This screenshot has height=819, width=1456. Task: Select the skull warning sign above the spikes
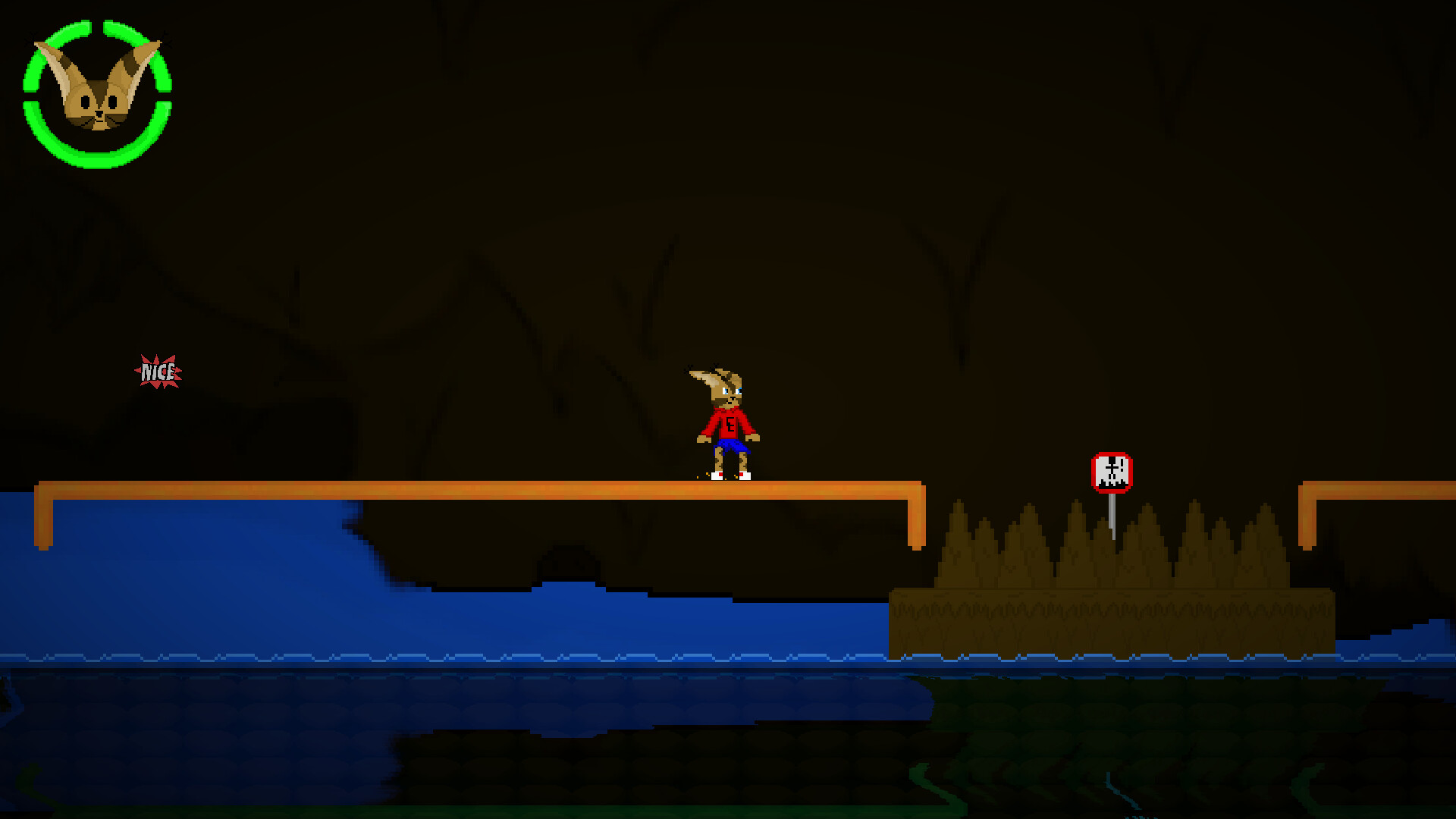[1111, 472]
